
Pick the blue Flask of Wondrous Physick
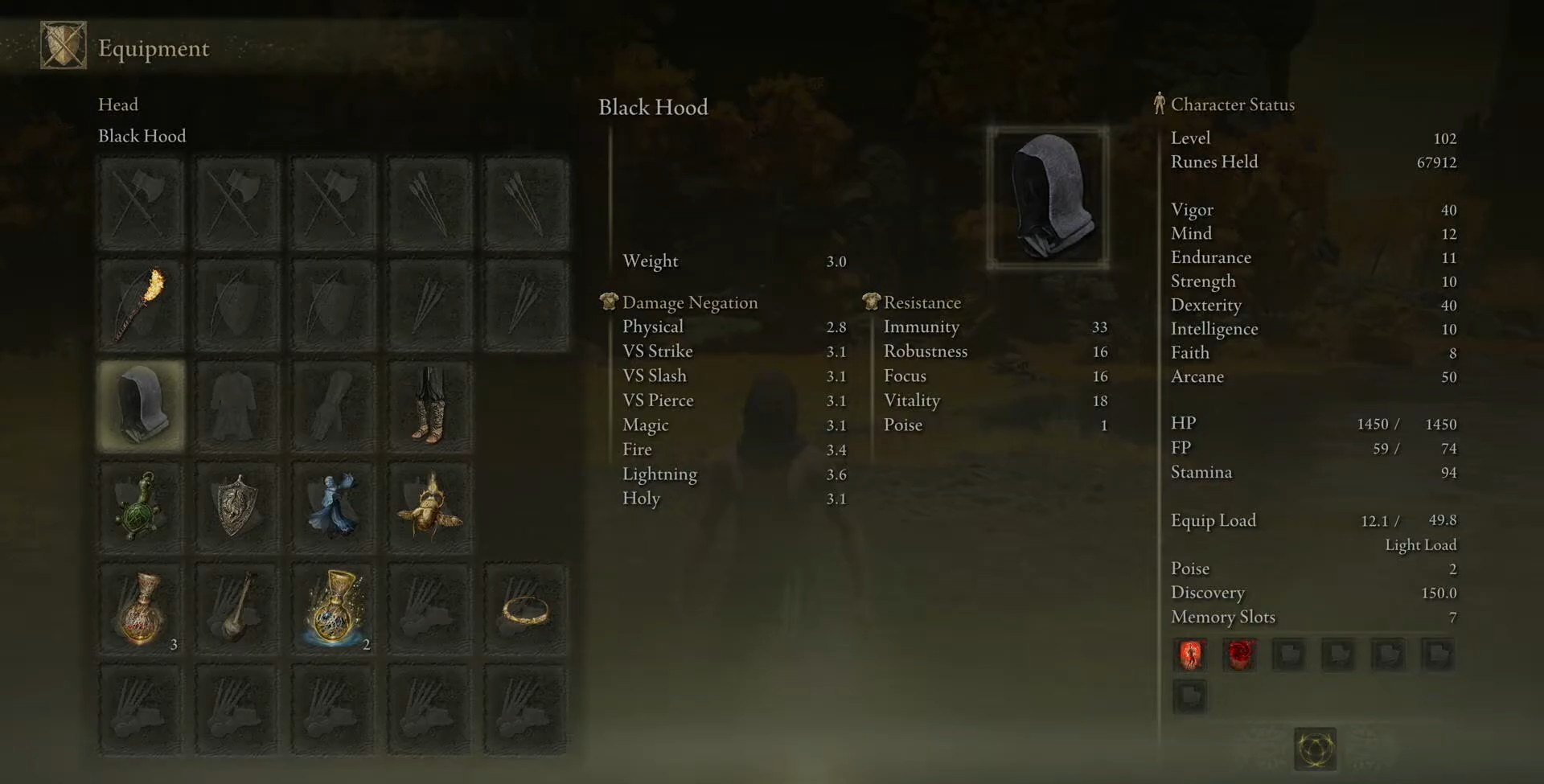tap(334, 609)
